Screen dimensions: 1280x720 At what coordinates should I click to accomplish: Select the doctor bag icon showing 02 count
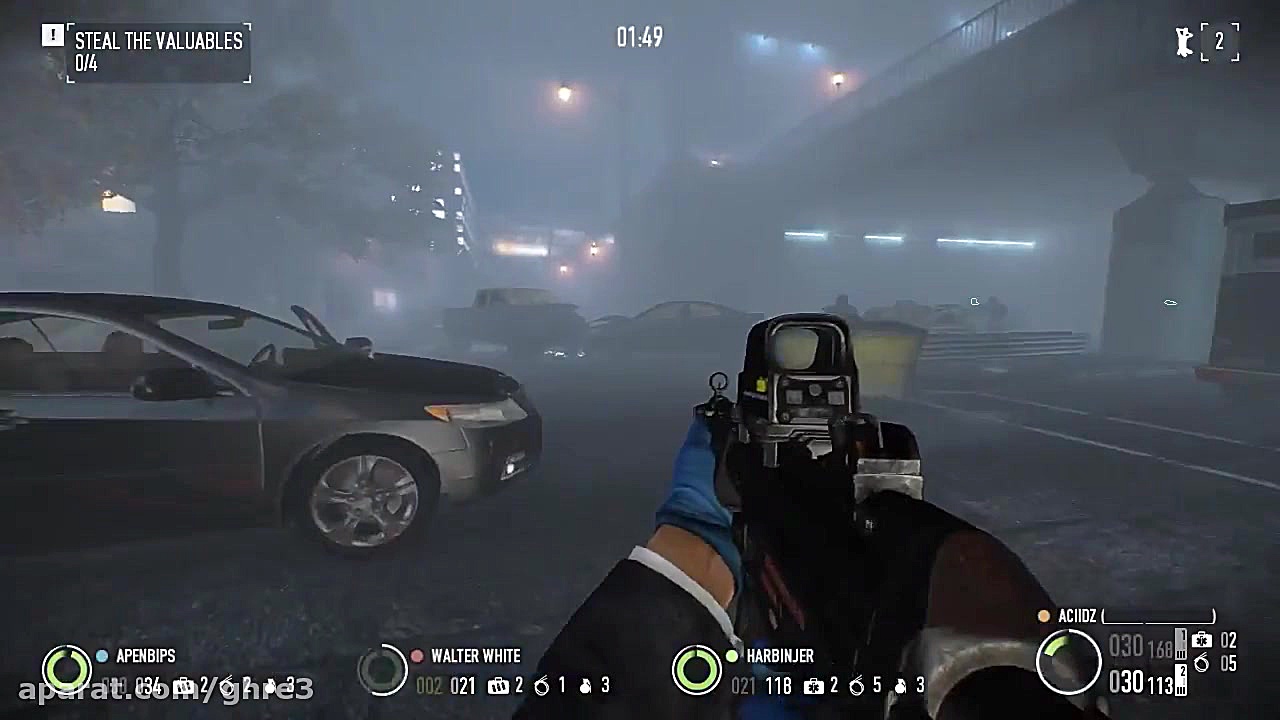[1202, 640]
